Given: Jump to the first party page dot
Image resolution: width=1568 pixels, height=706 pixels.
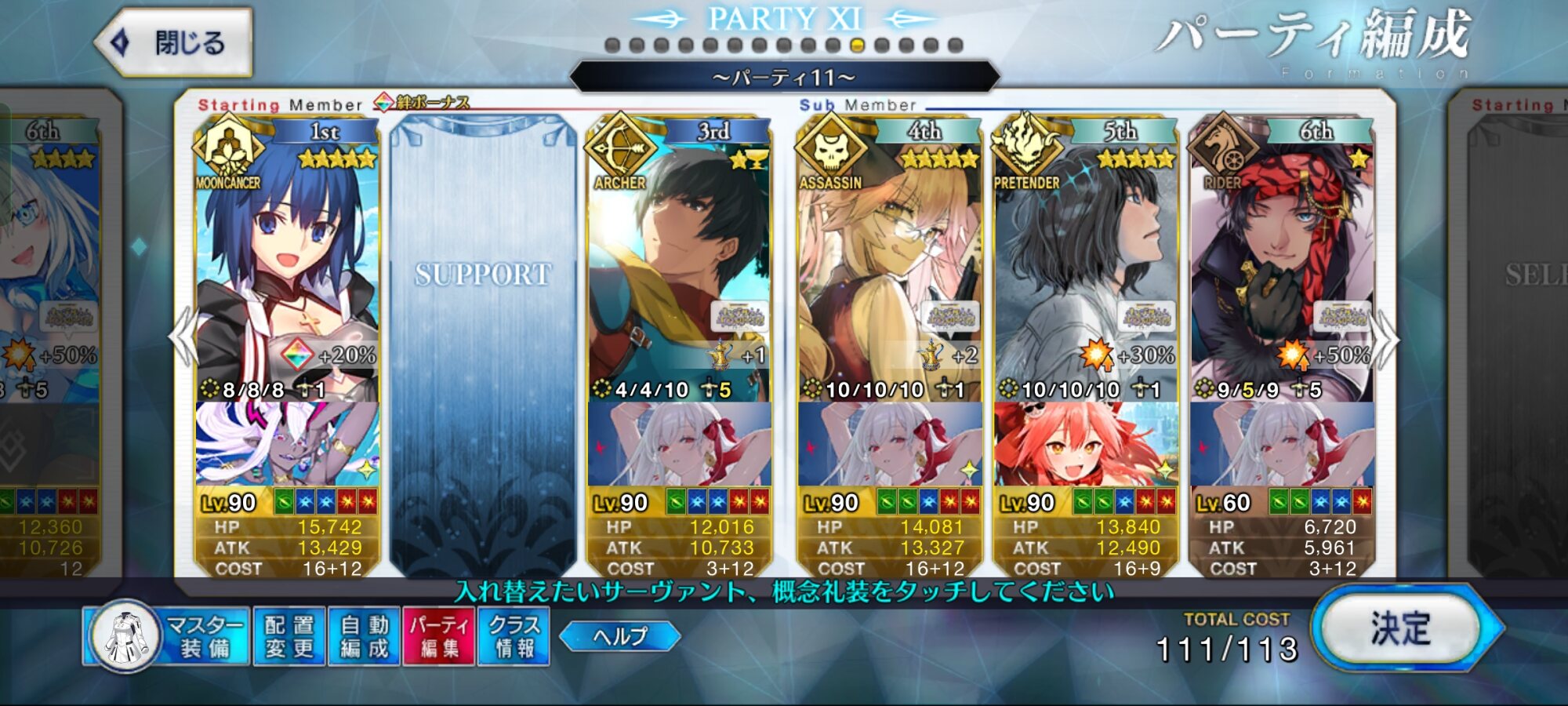Looking at the screenshot, I should tap(613, 45).
